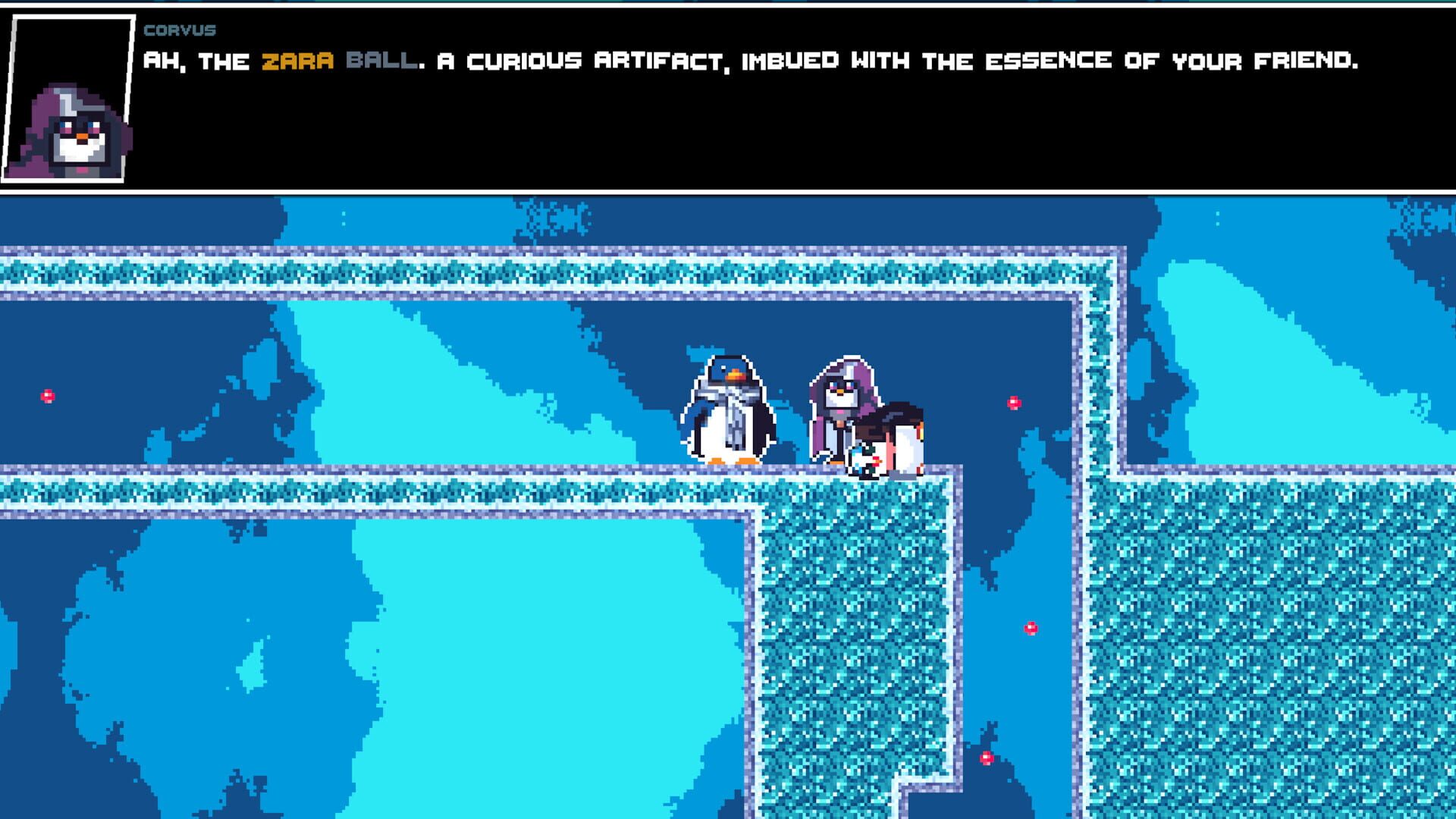This screenshot has height=819, width=1456.
Task: Select the dialogue text box banner
Action: (x=728, y=95)
